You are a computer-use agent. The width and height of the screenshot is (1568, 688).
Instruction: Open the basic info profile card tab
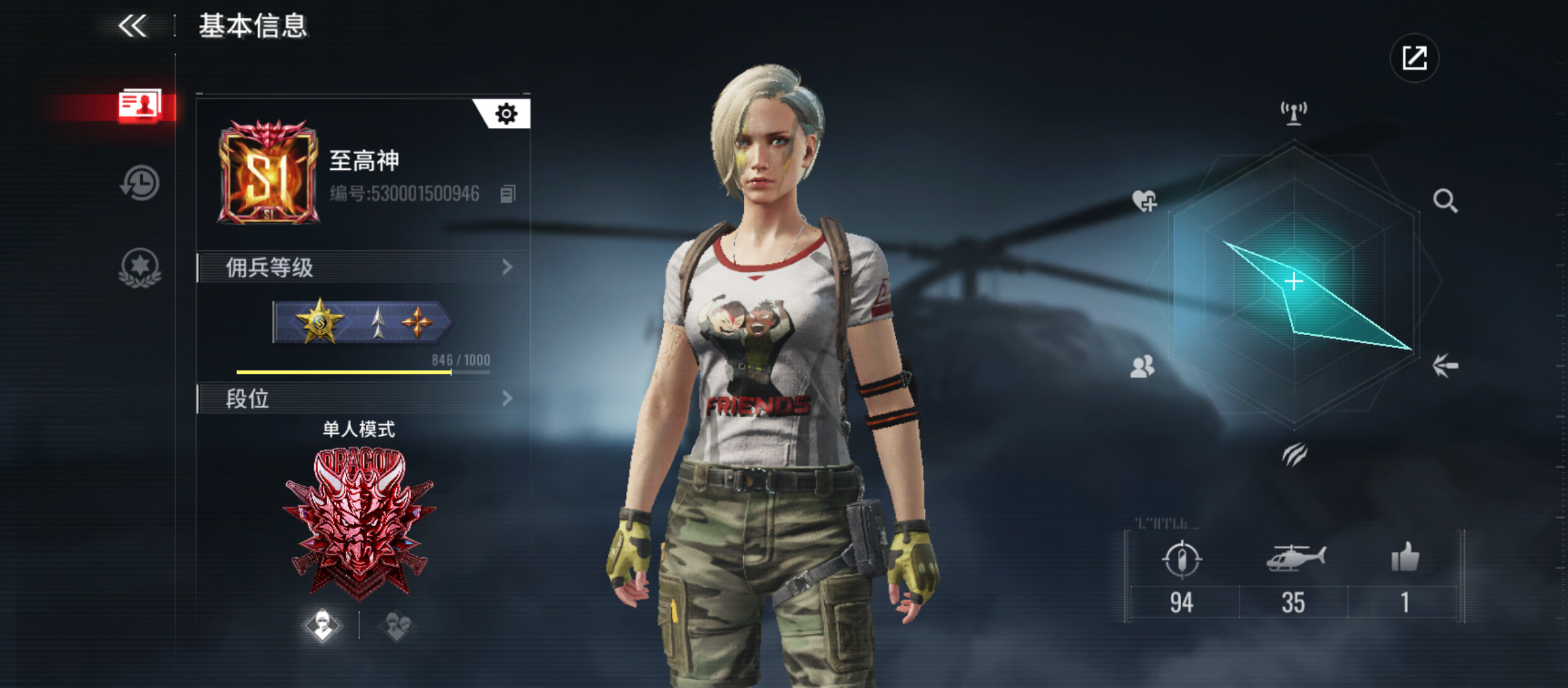pos(140,104)
